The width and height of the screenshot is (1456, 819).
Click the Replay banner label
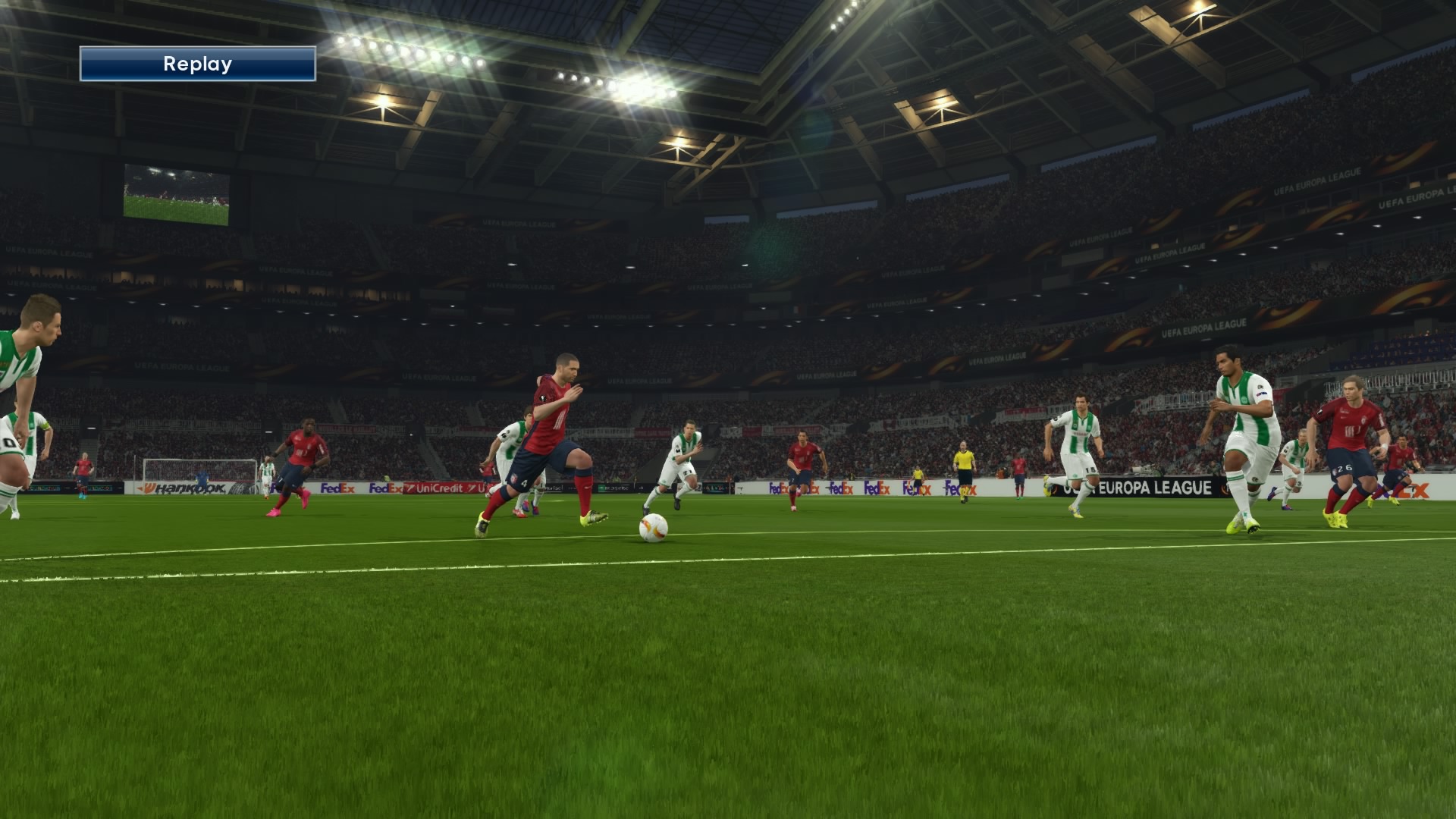197,64
